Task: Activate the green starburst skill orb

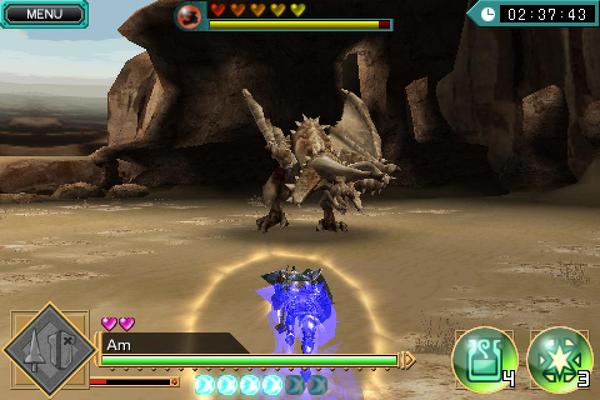Action: [x=559, y=358]
